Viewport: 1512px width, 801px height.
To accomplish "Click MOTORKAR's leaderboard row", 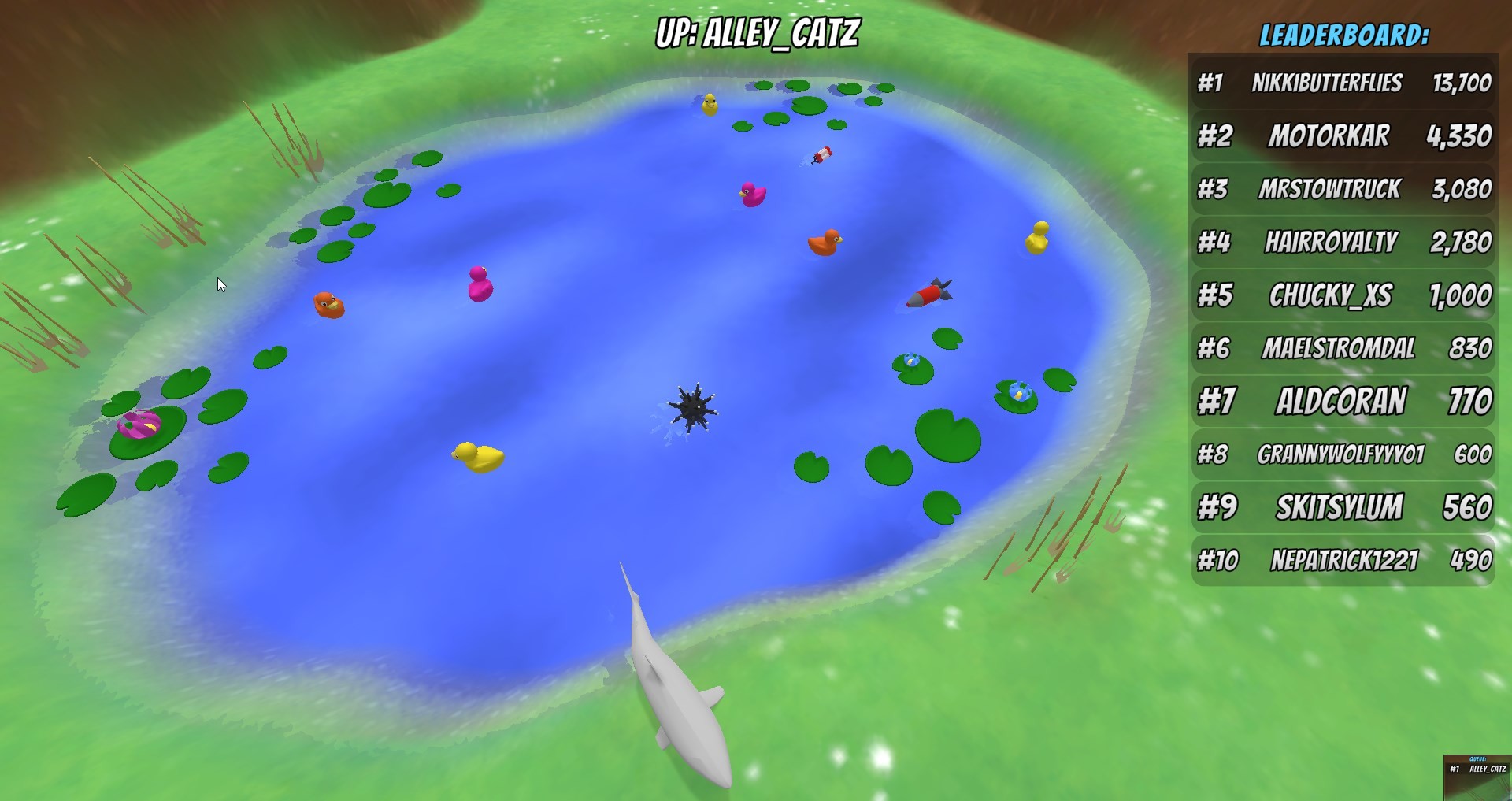I will click(1327, 135).
